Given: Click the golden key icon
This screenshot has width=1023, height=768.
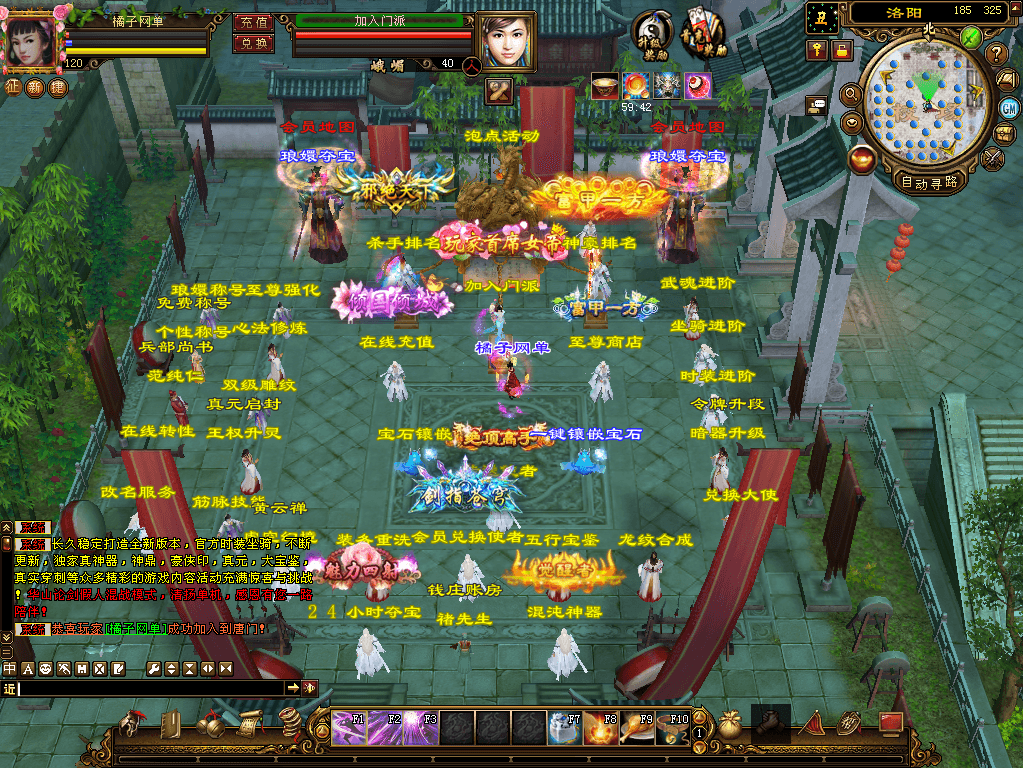Looking at the screenshot, I should [818, 49].
